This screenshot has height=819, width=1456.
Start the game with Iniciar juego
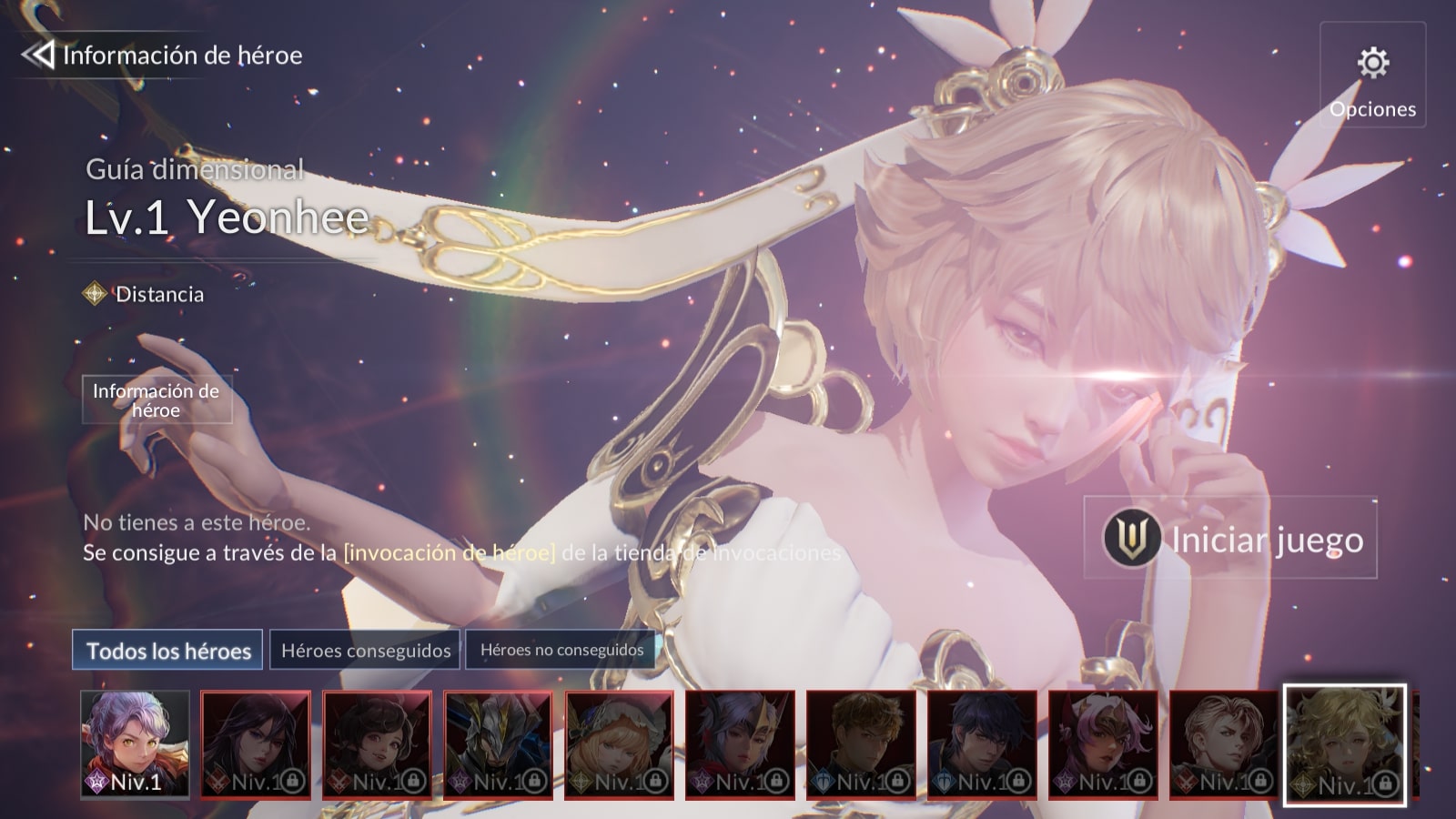click(x=1230, y=539)
